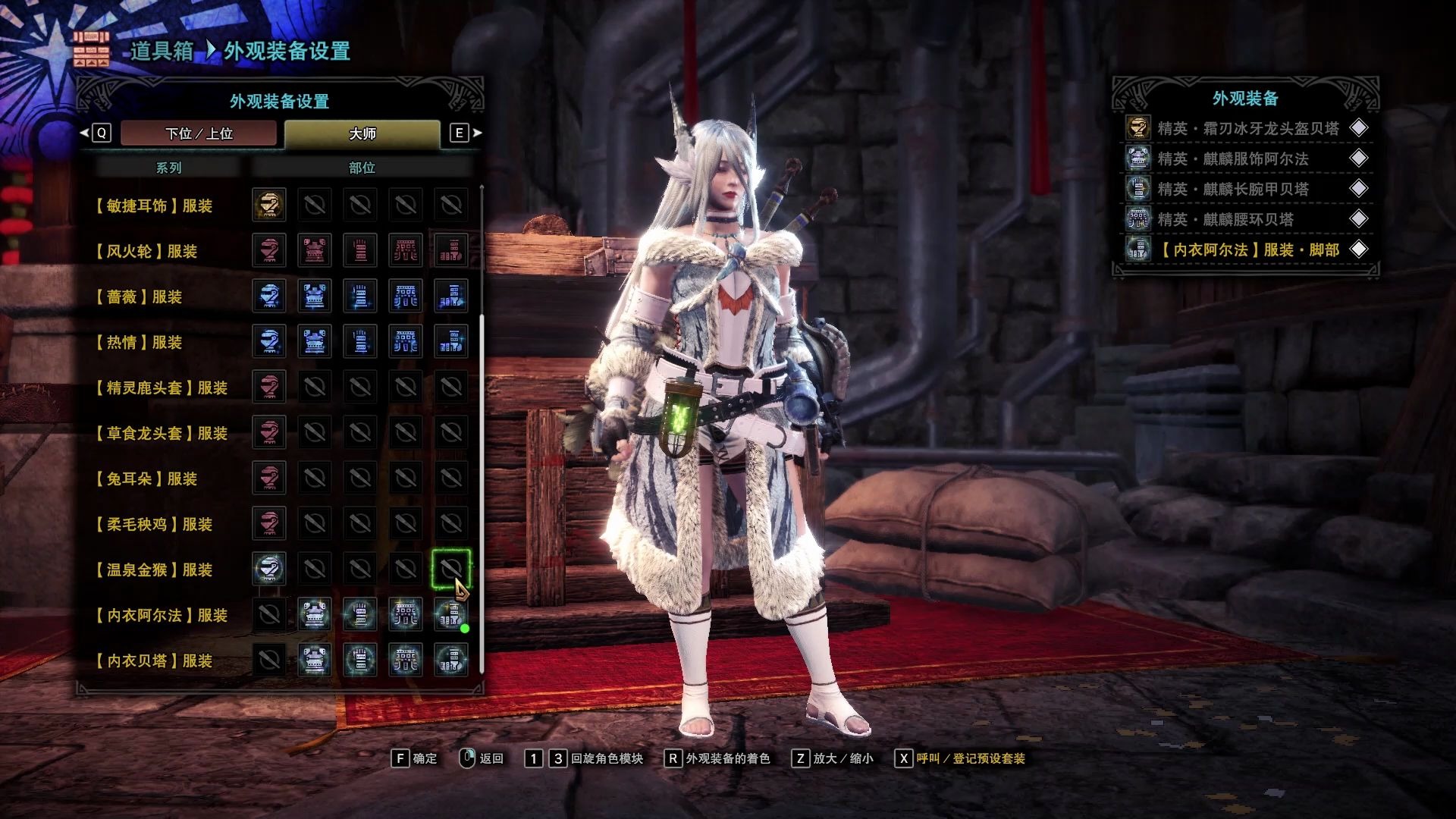Select the 内衣贝塔 leg armor icon

pos(451,660)
